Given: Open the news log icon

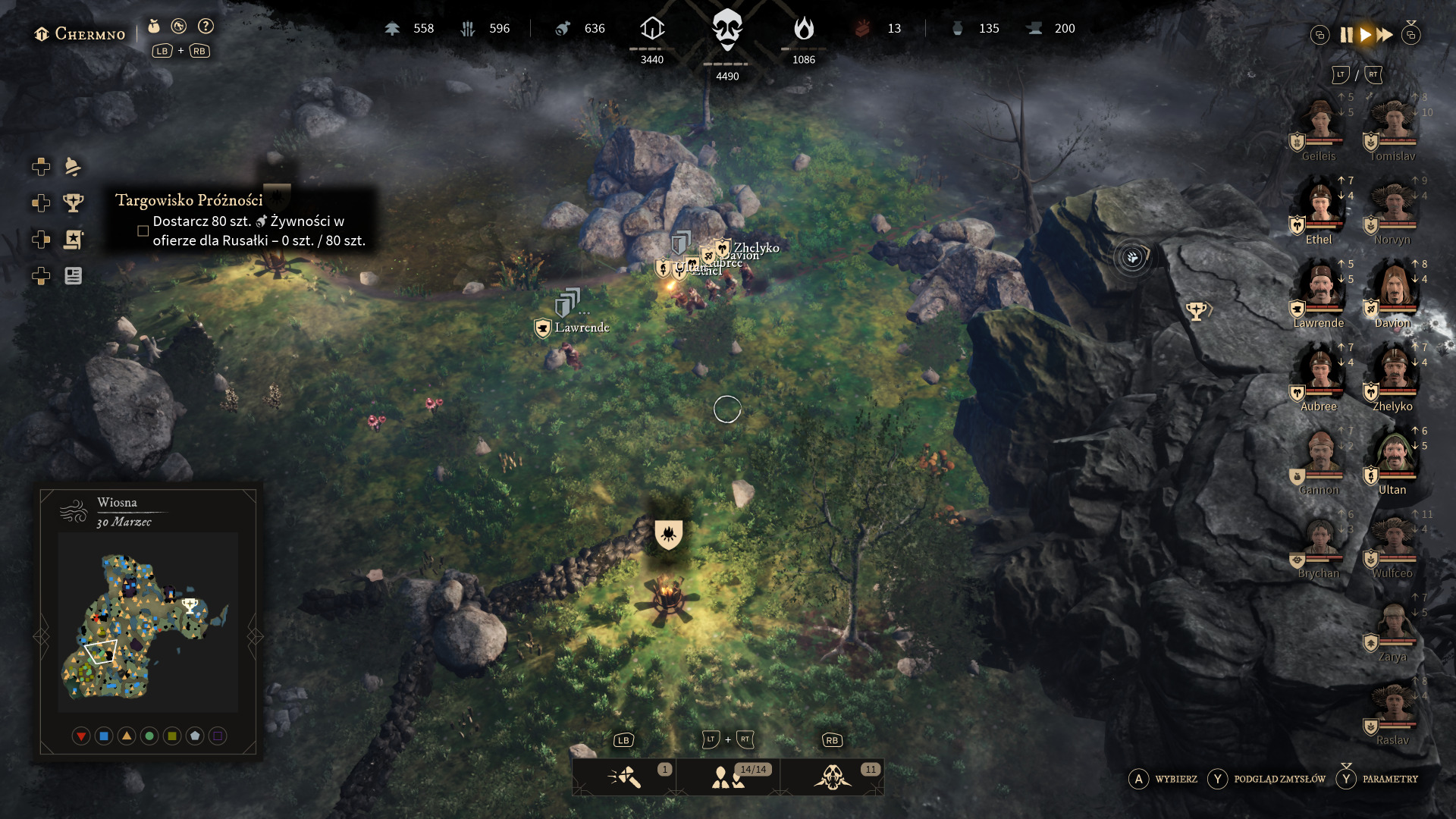Looking at the screenshot, I should (x=73, y=276).
